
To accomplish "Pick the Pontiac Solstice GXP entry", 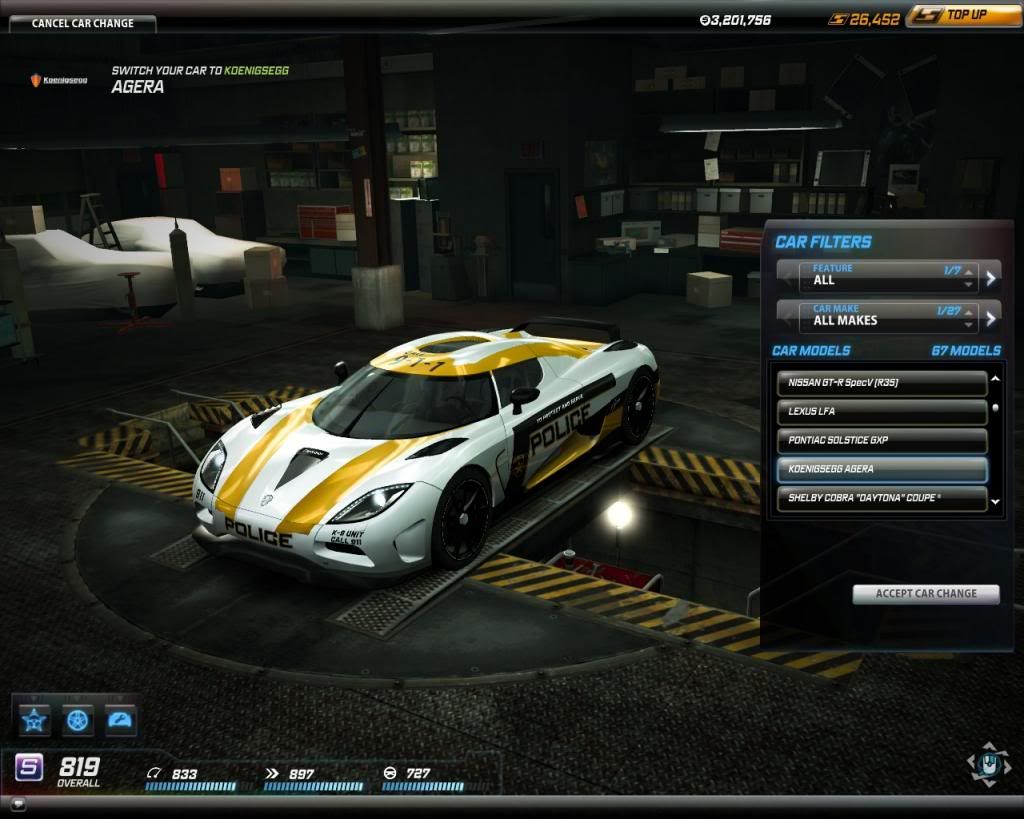I will (x=882, y=441).
